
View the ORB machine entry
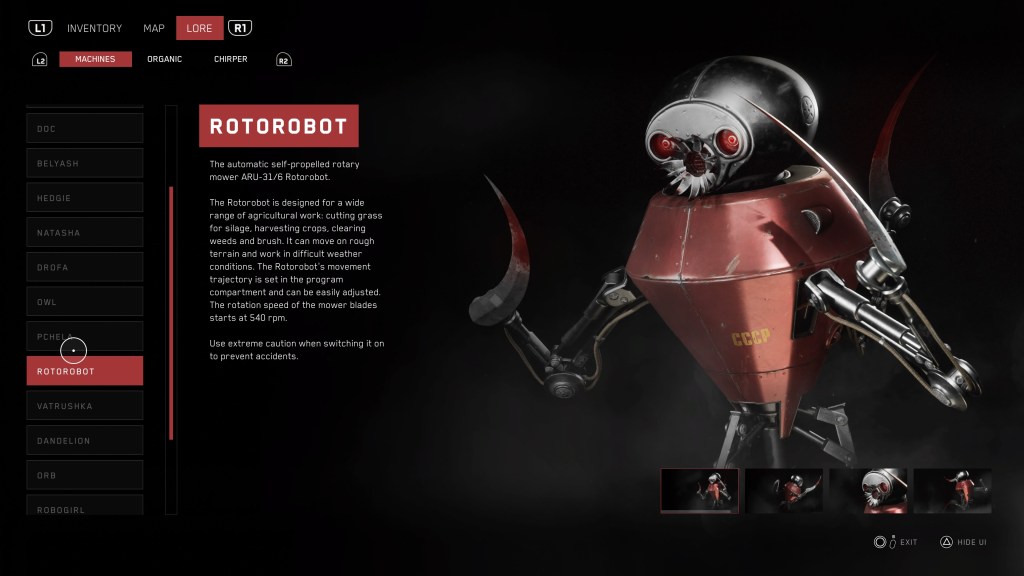(84, 475)
